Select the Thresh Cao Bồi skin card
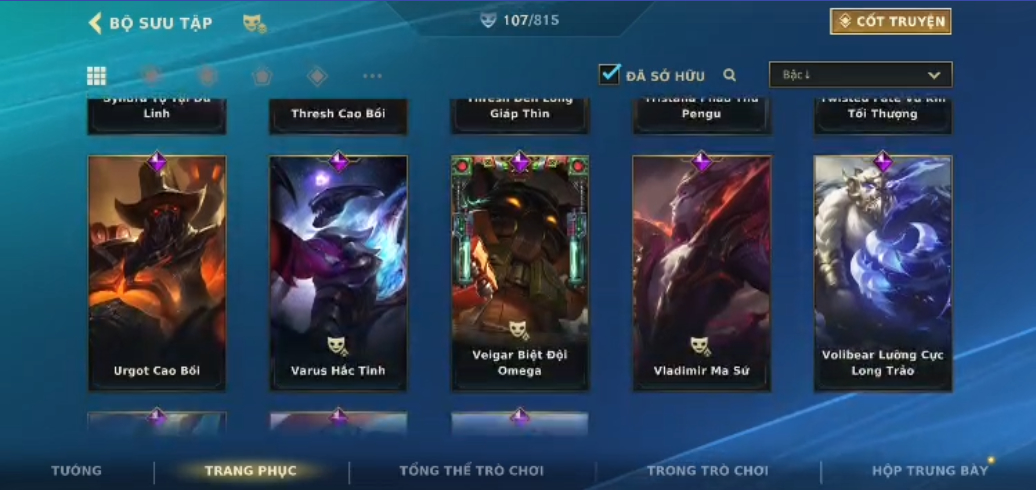This screenshot has width=1036, height=490. click(x=338, y=114)
